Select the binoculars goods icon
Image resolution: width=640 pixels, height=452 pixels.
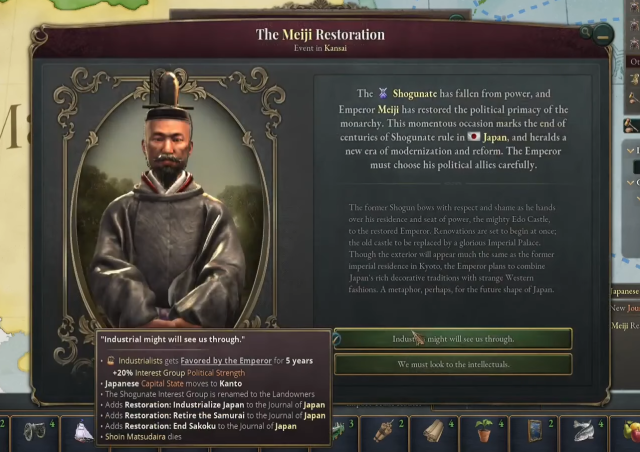pos(35,432)
